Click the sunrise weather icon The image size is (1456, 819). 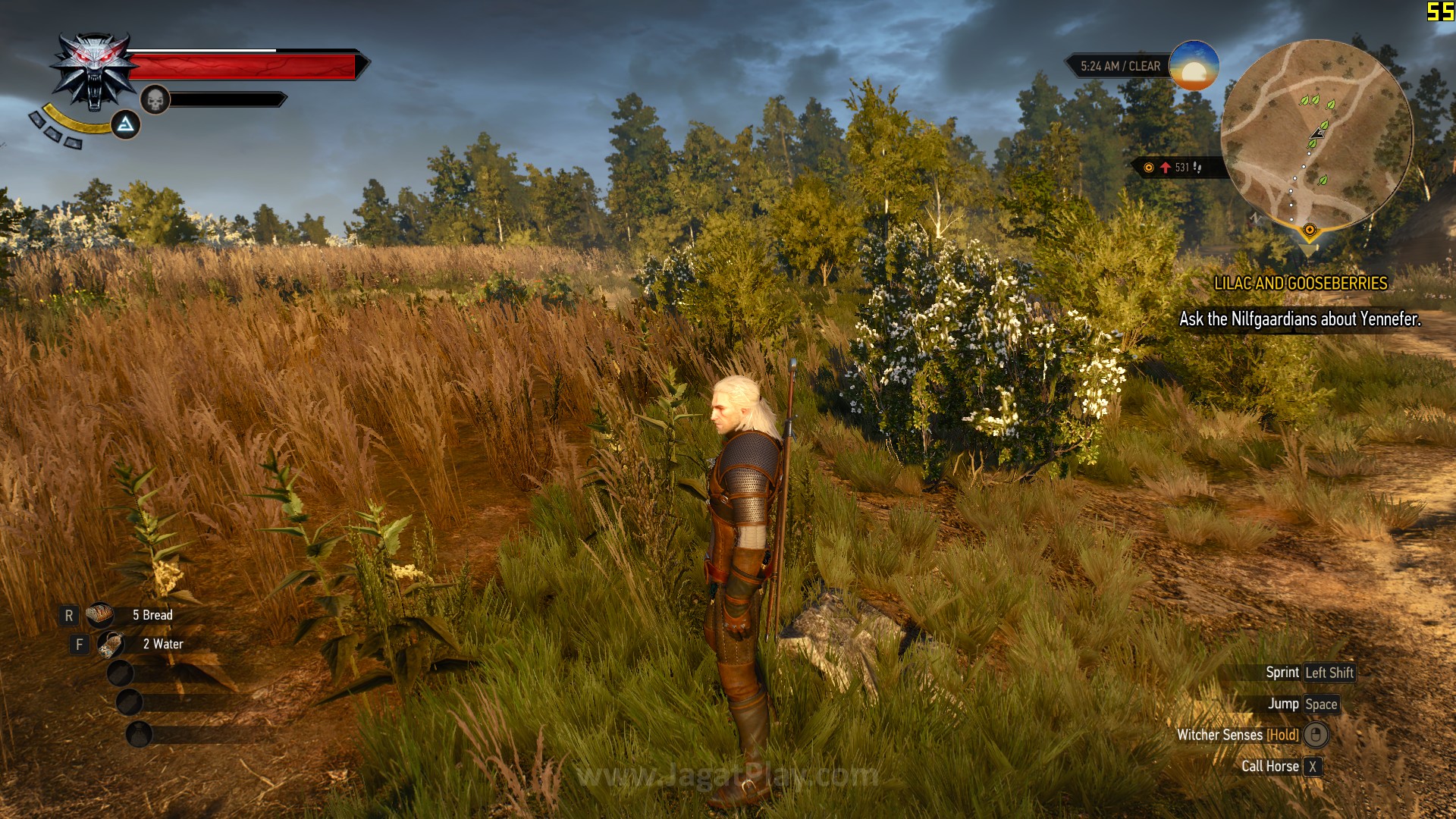[x=1194, y=66]
